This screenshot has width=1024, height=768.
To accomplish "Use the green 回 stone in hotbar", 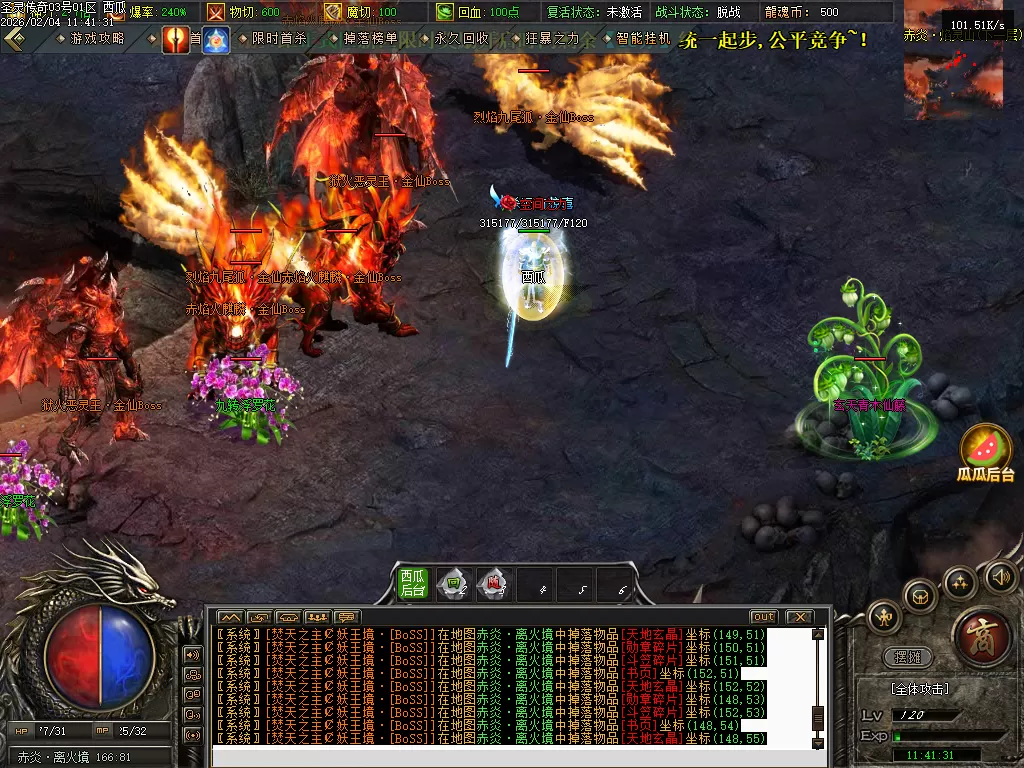I will 454,584.
